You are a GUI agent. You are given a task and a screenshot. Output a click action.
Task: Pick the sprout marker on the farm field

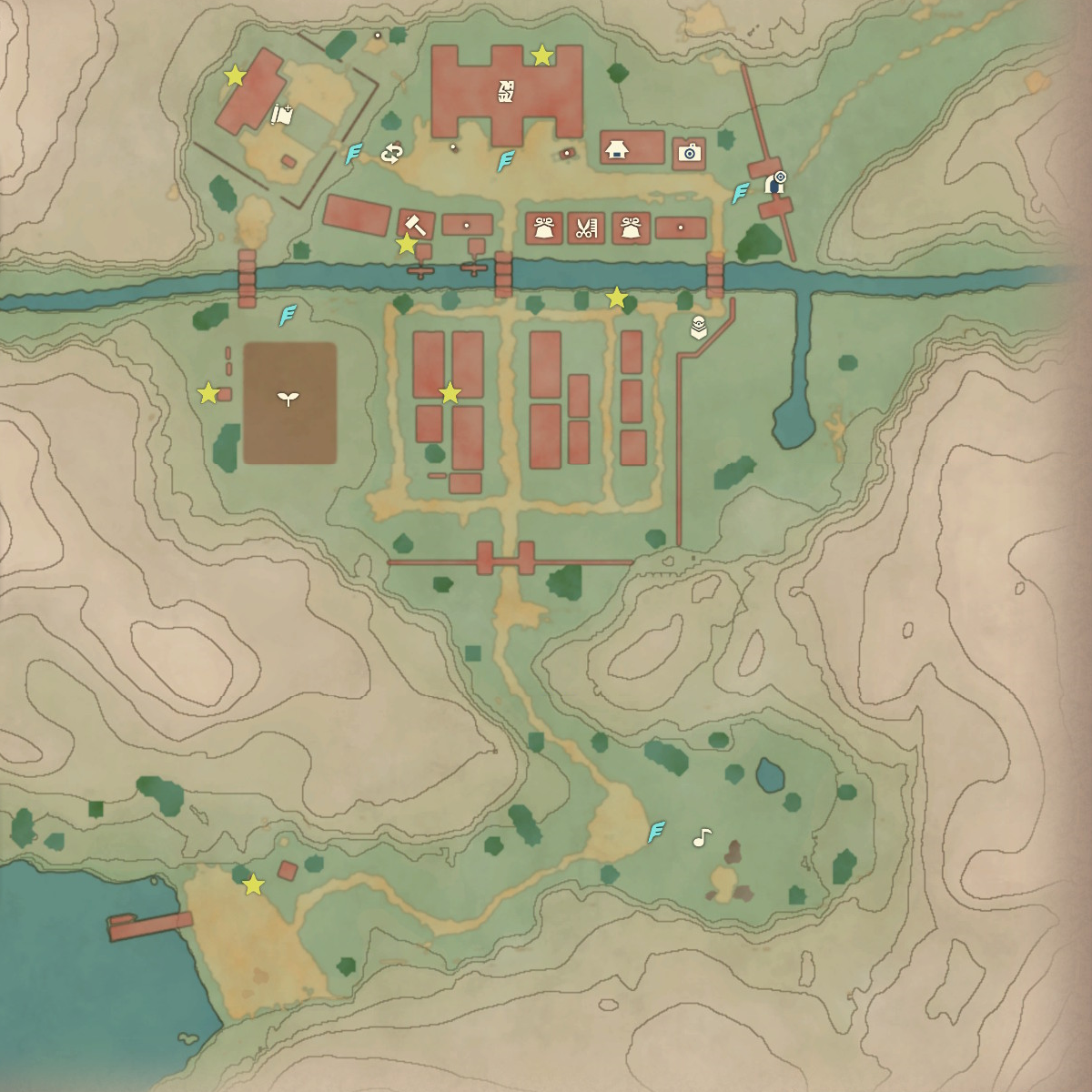coord(288,398)
